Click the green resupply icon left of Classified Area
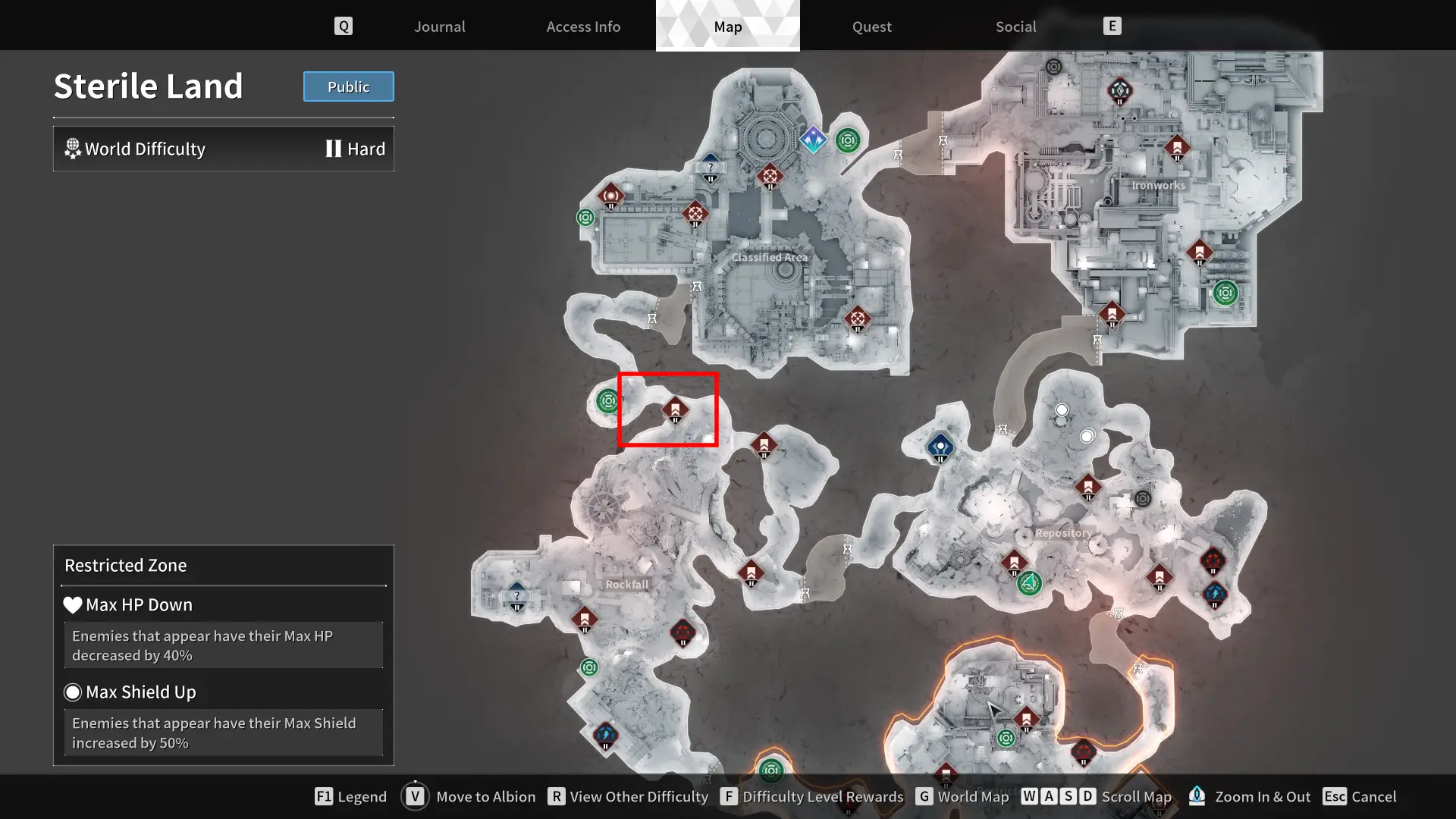The width and height of the screenshot is (1456, 819). coord(585,217)
